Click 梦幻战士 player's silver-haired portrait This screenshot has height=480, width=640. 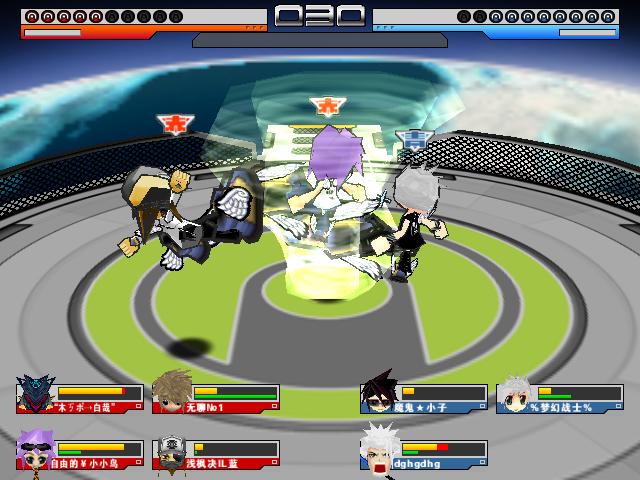[x=516, y=393]
